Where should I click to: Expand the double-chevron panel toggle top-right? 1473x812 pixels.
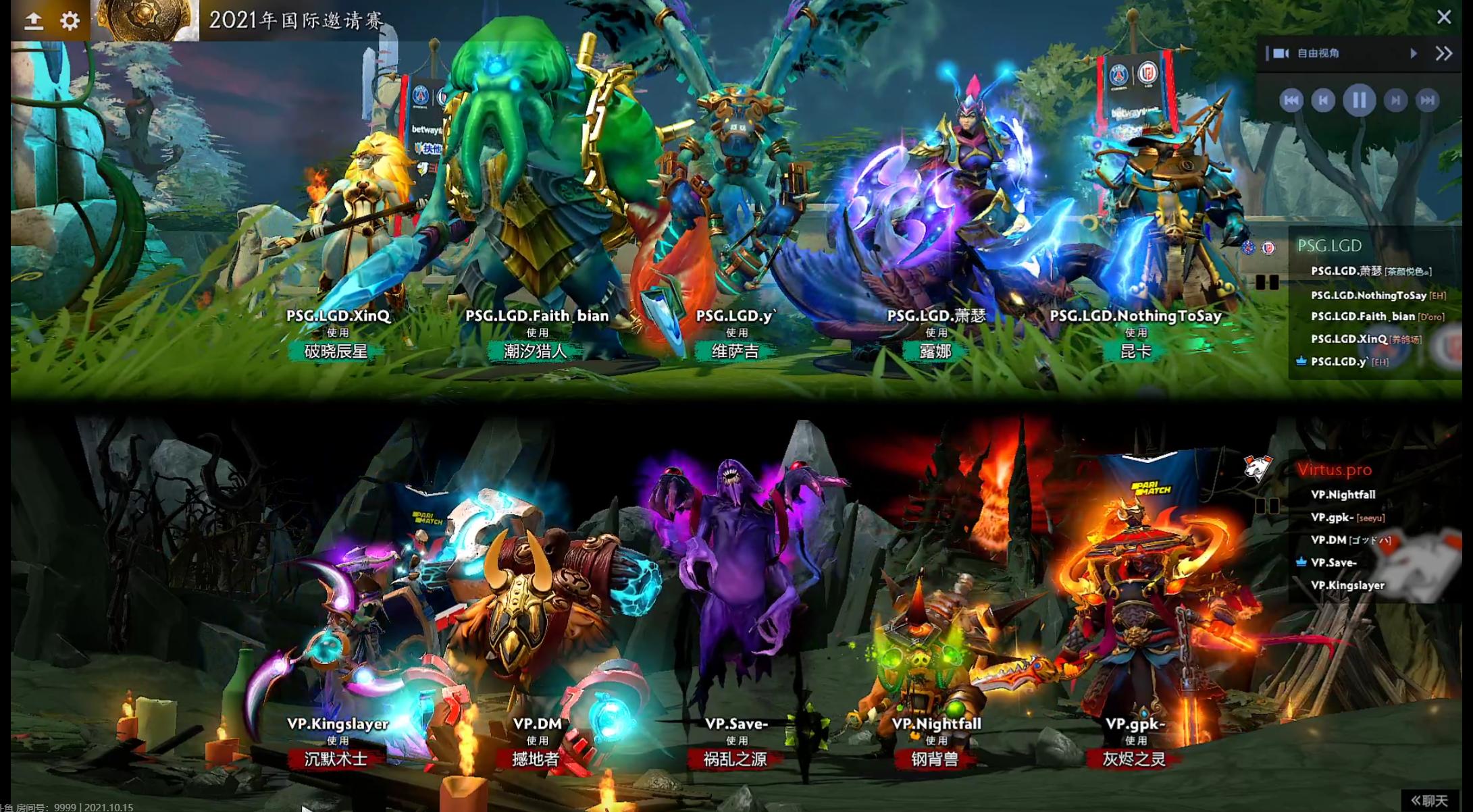coord(1445,53)
